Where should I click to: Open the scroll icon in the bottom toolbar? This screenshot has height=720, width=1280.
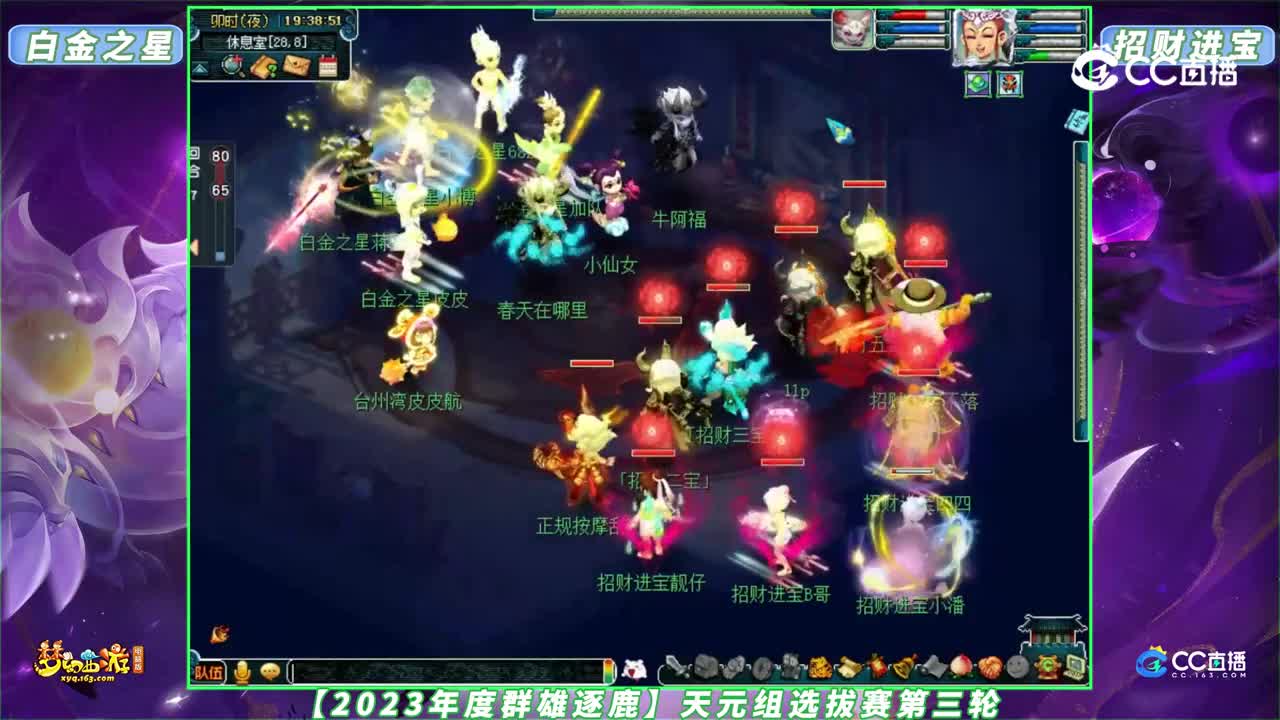tap(849, 665)
